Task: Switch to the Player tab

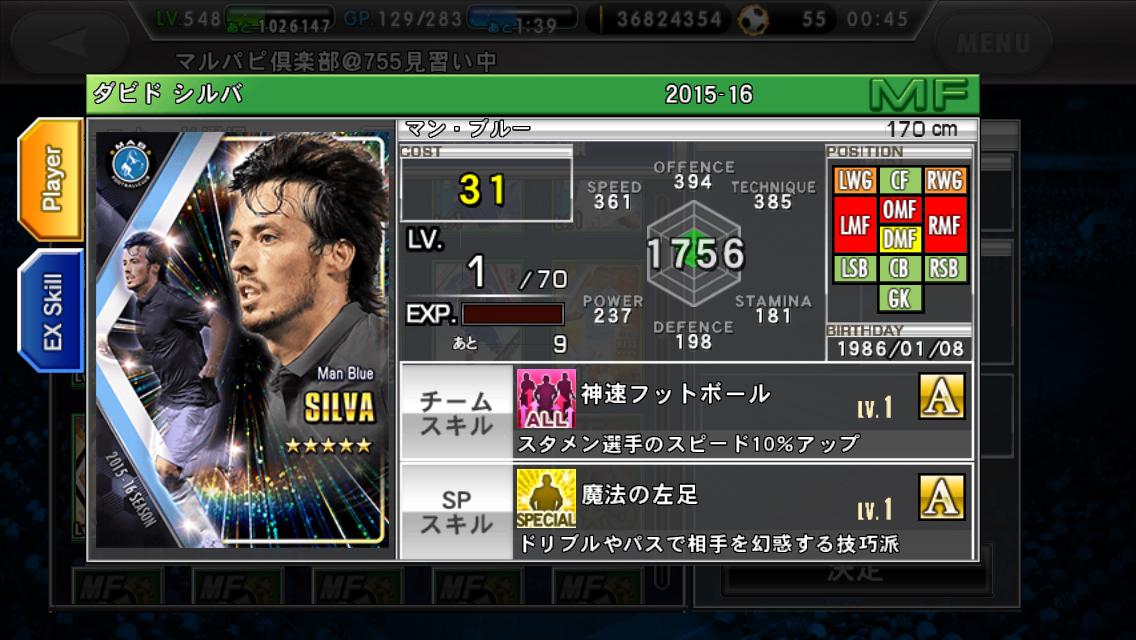Action: coord(50,179)
